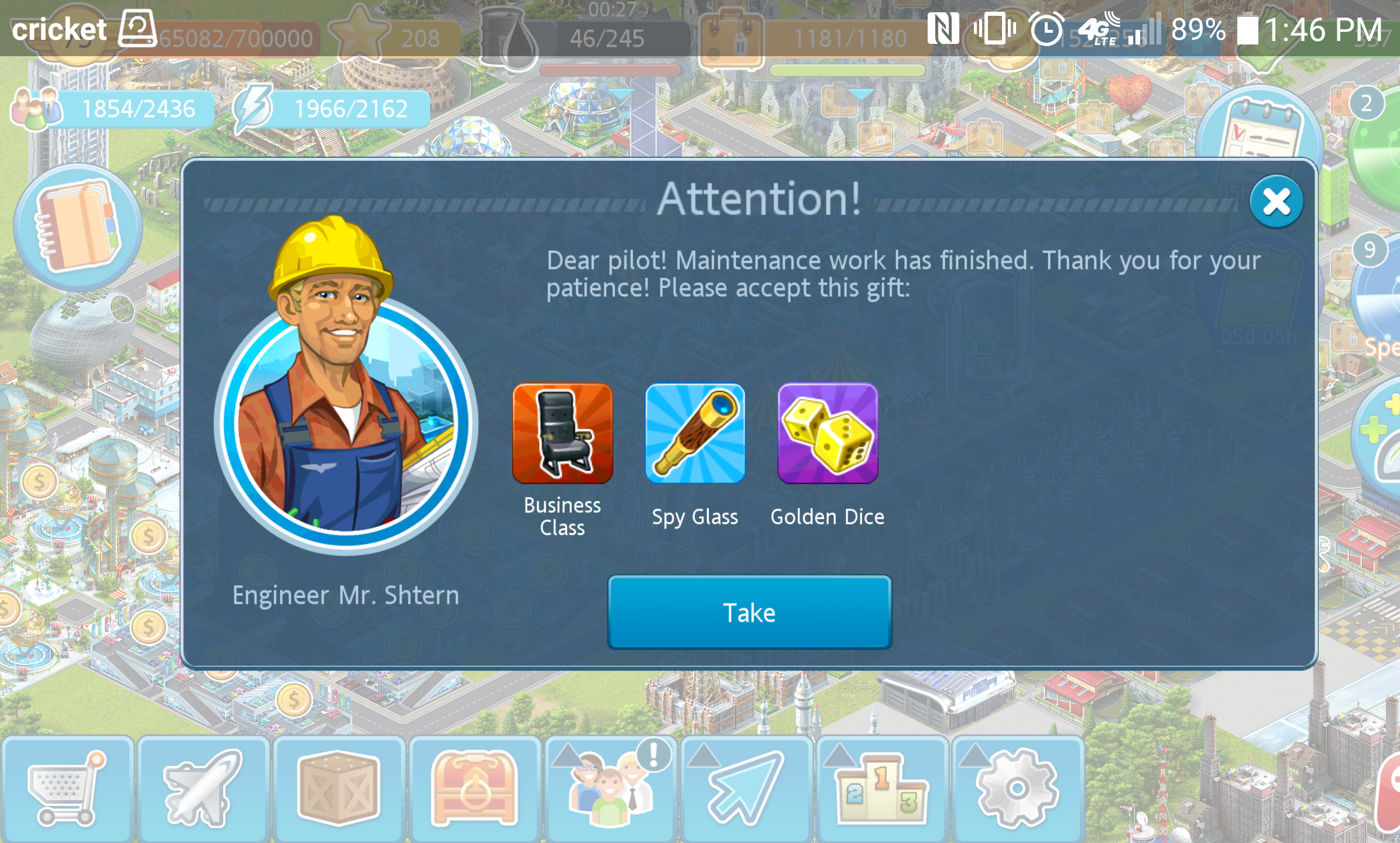Open the orange notebook journal
The image size is (1400, 843).
click(x=78, y=227)
